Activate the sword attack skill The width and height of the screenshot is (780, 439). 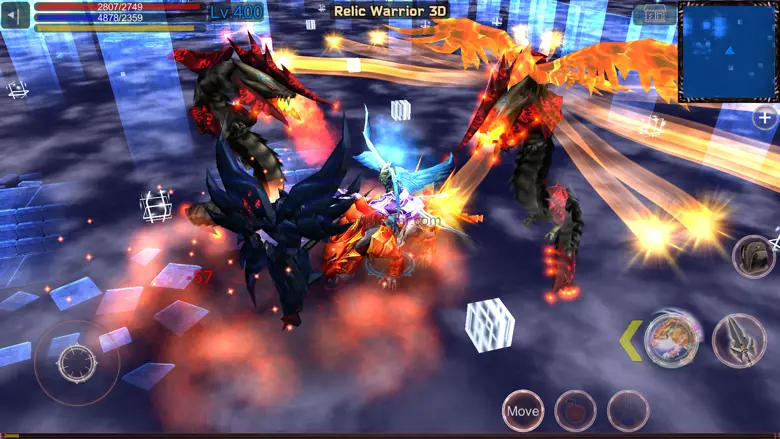pyautogui.click(x=739, y=340)
